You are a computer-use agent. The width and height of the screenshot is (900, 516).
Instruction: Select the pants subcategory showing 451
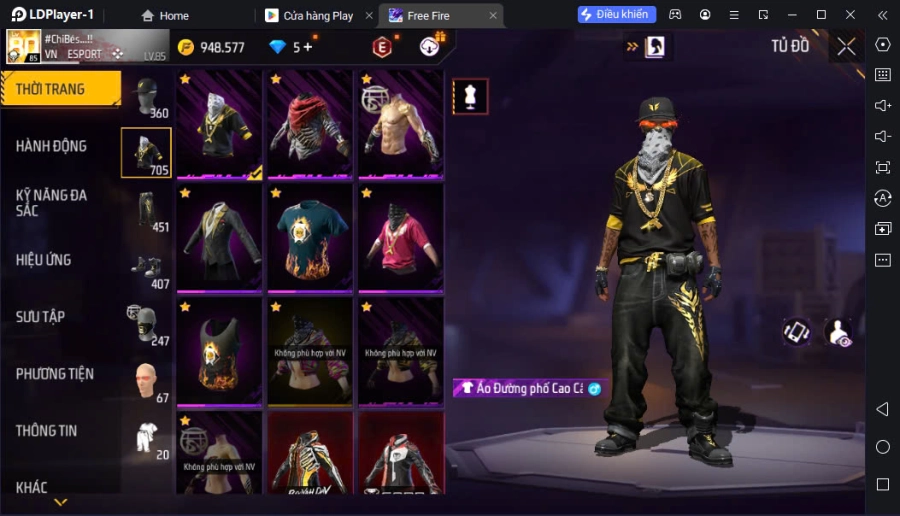click(x=146, y=211)
